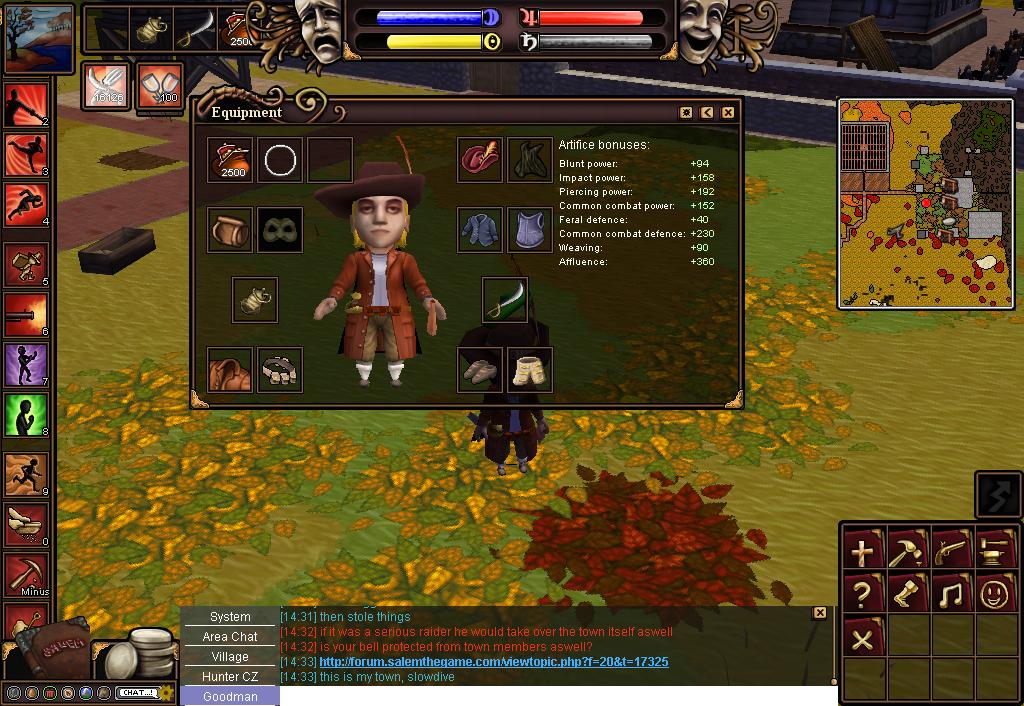Image resolution: width=1024 pixels, height=706 pixels.
Task: Open the question mark help menu
Action: 862,595
